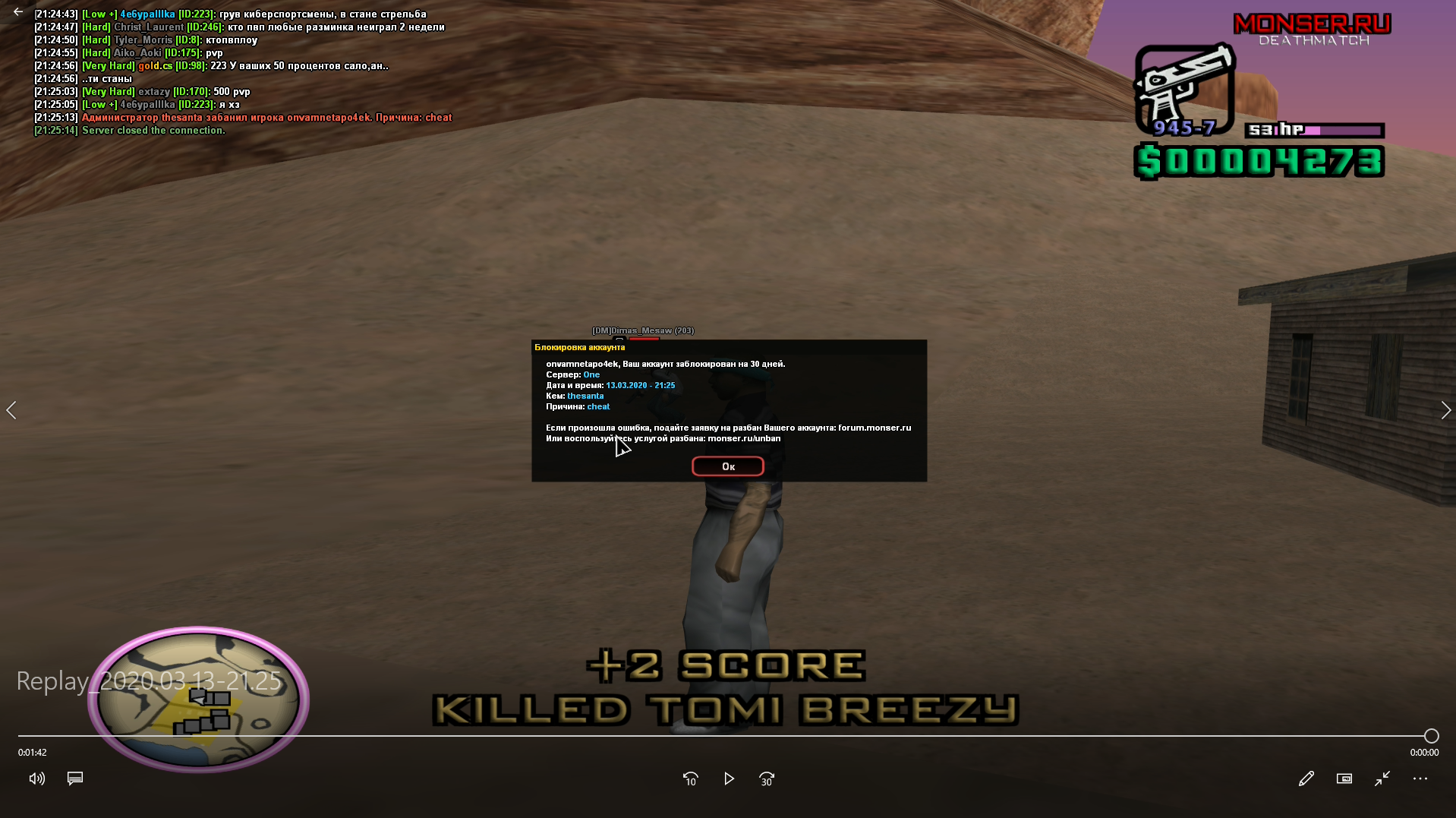Image resolution: width=1456 pixels, height=818 pixels.
Task: Resume playback with the play button
Action: coord(729,779)
